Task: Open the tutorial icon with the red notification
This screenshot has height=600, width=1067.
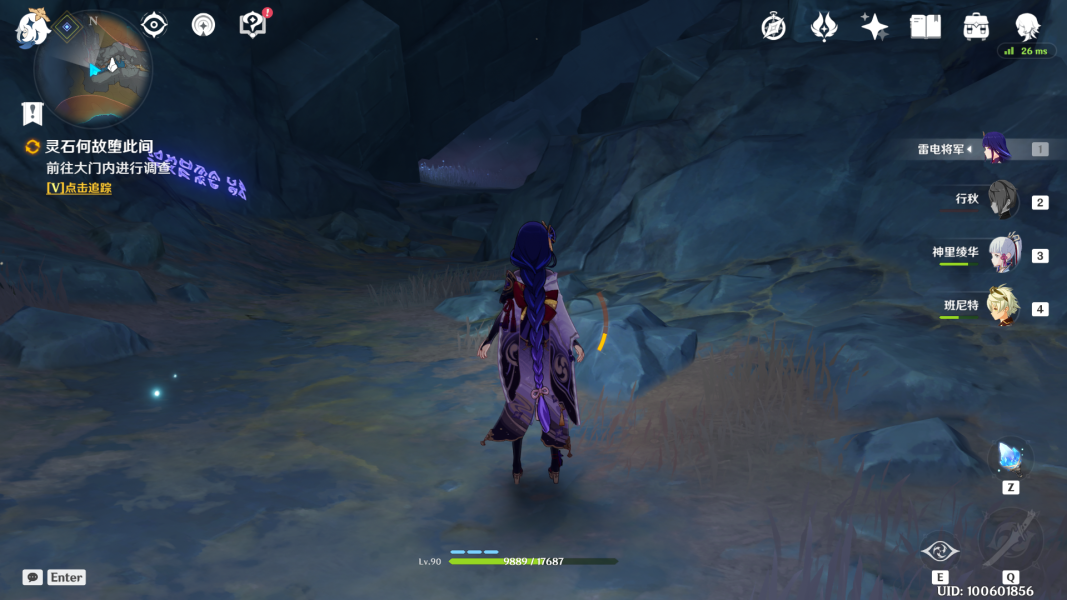Action: point(254,25)
